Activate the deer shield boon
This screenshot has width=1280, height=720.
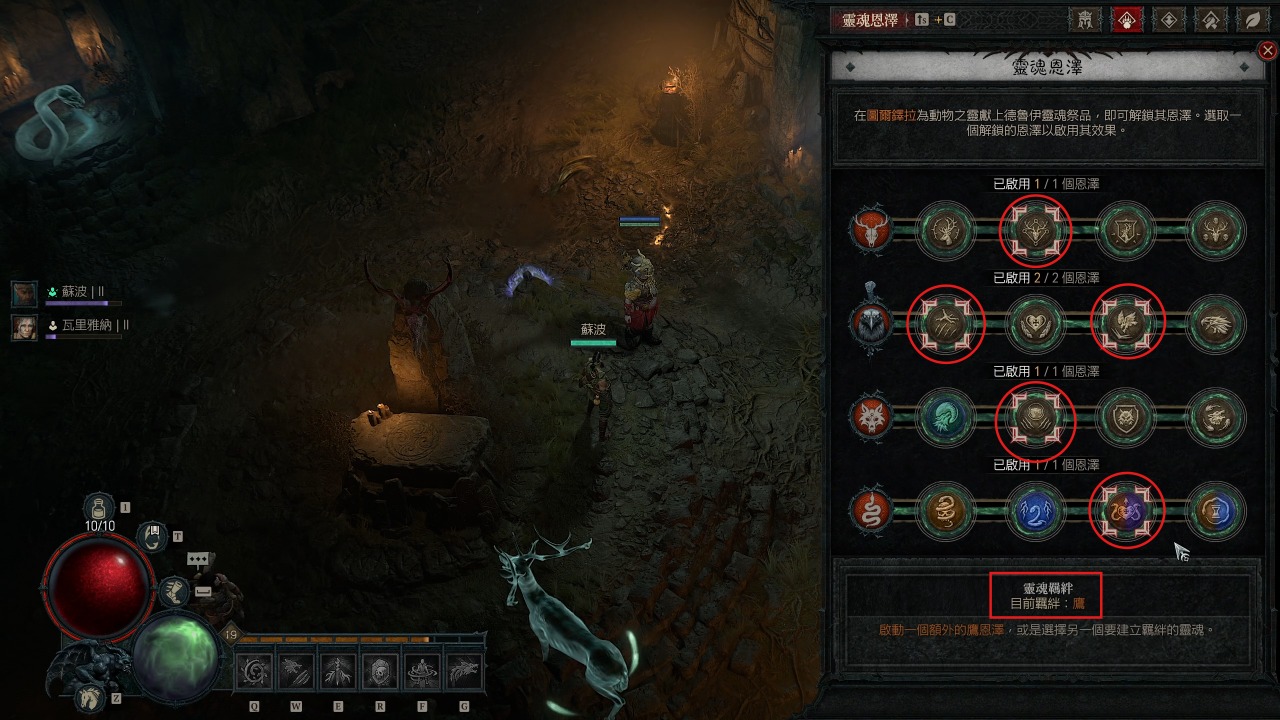[x=1126, y=231]
